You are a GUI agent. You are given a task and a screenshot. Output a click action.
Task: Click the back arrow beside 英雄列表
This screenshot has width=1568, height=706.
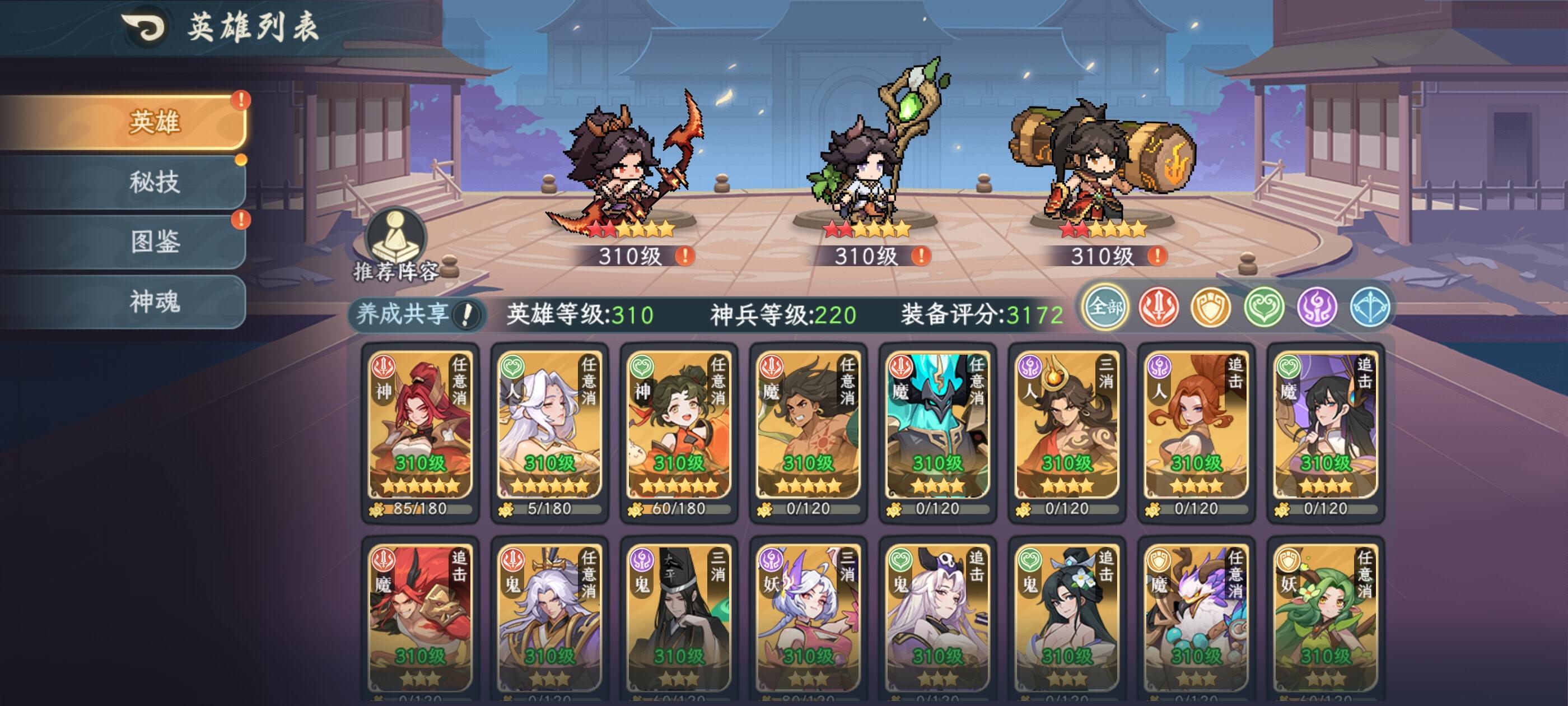144,26
